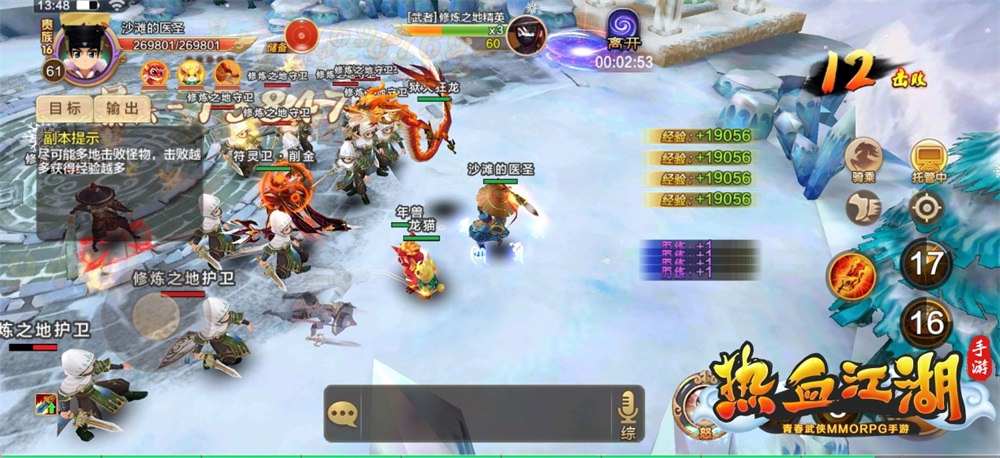Select the masked elite boss portrait

(524, 36)
